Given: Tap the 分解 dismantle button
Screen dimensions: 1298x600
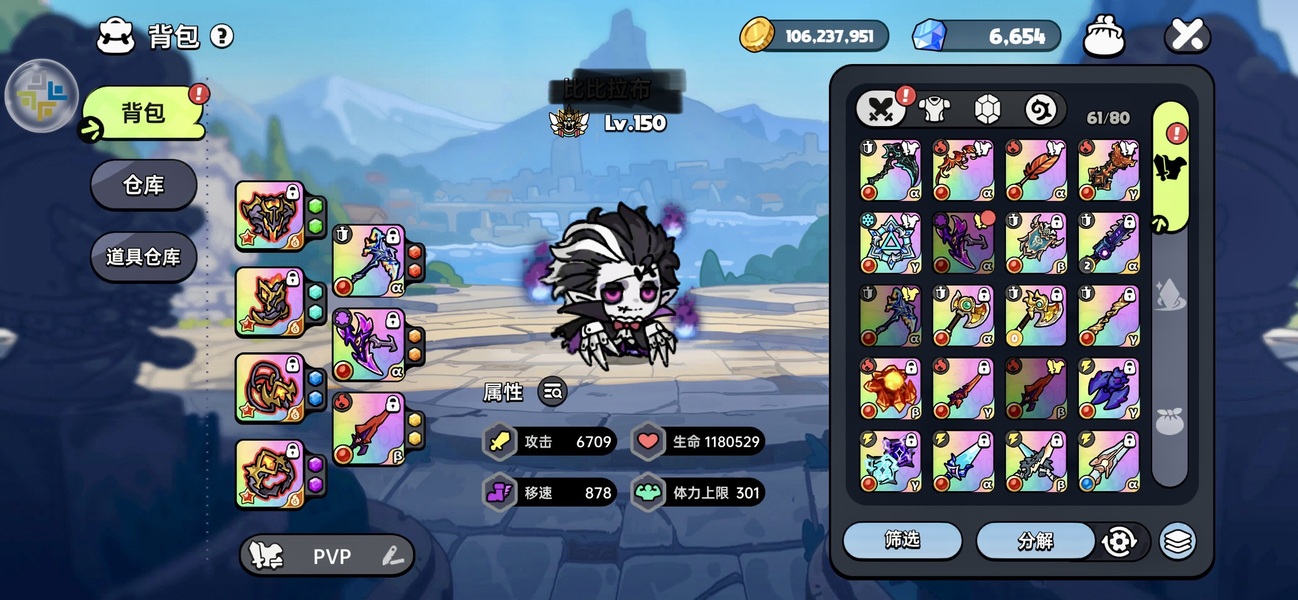Looking at the screenshot, I should (1035, 541).
